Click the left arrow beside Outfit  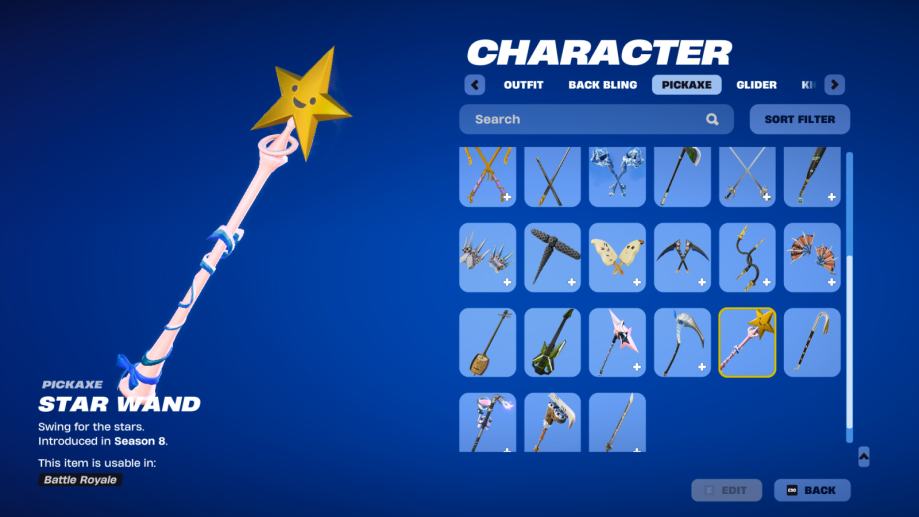pos(475,85)
